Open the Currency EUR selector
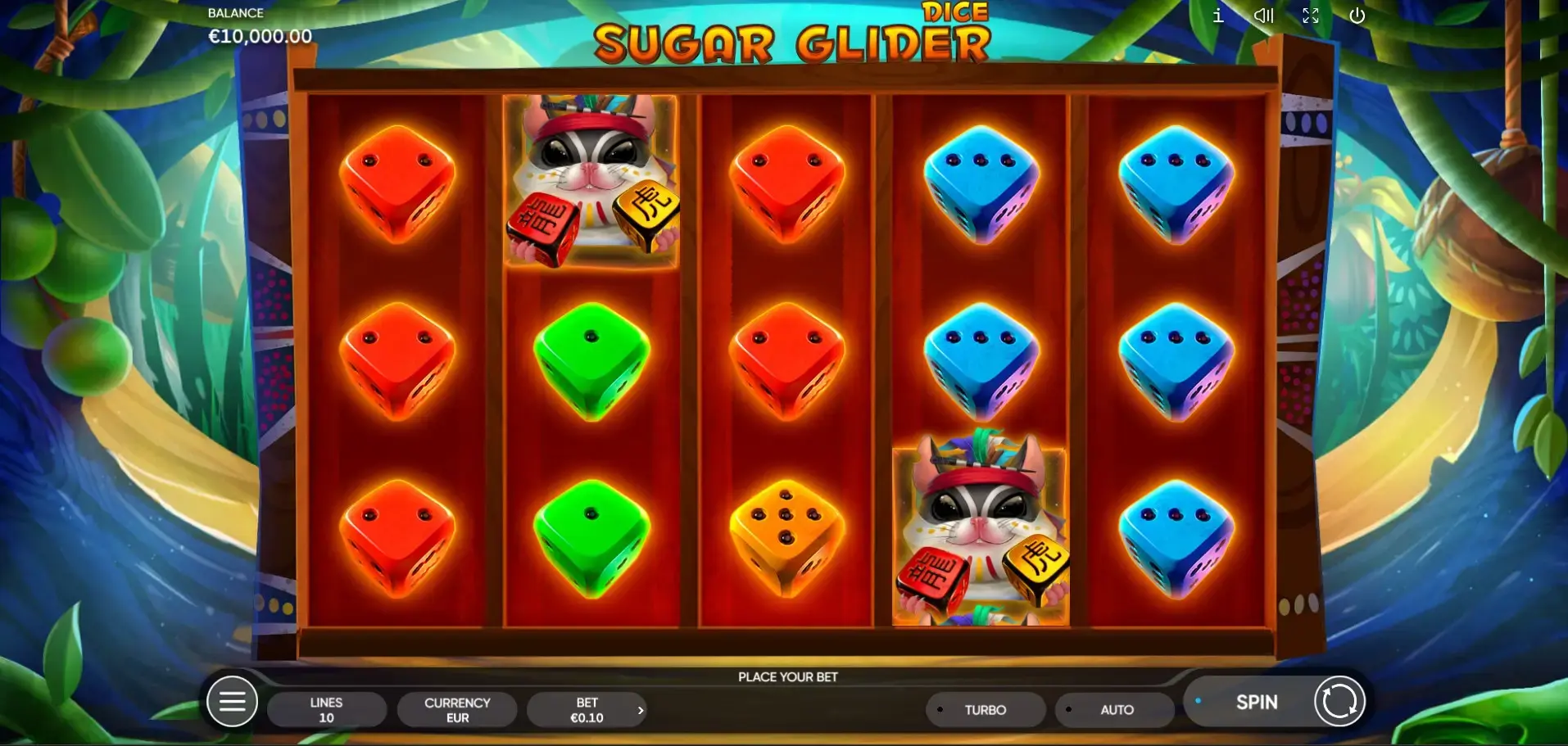 pos(457,710)
